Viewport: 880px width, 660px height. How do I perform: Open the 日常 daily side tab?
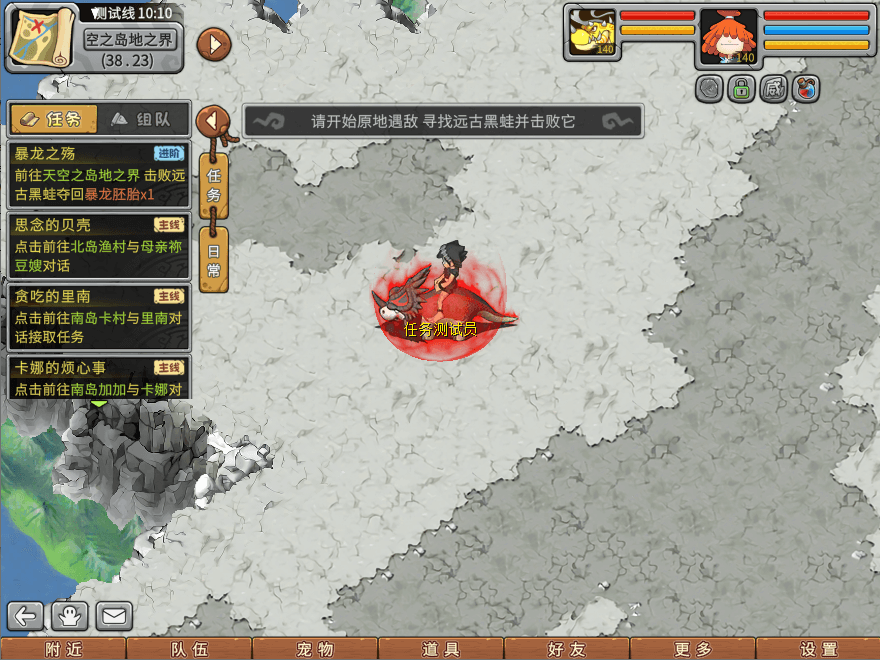click(213, 261)
